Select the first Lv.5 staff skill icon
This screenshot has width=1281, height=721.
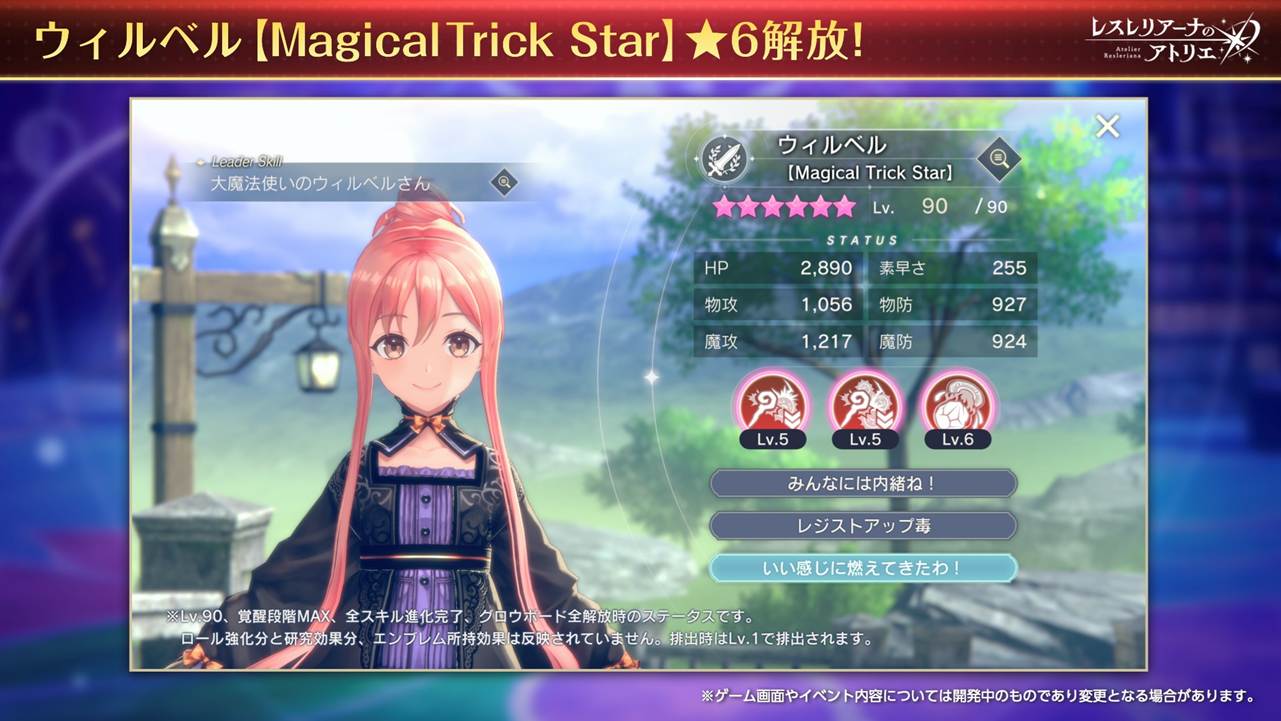770,404
